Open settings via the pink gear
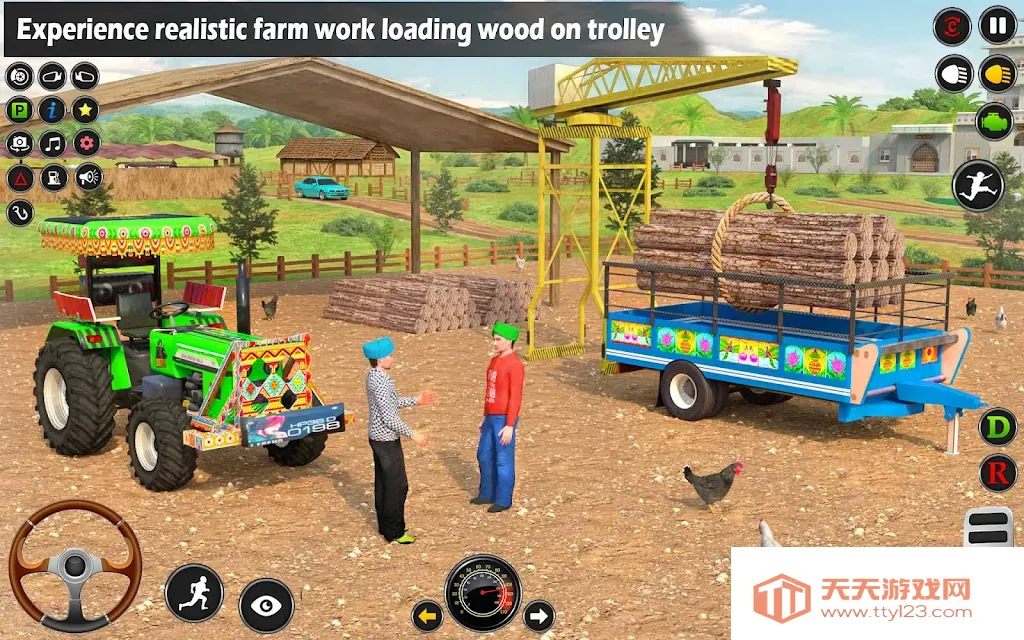 point(86,144)
